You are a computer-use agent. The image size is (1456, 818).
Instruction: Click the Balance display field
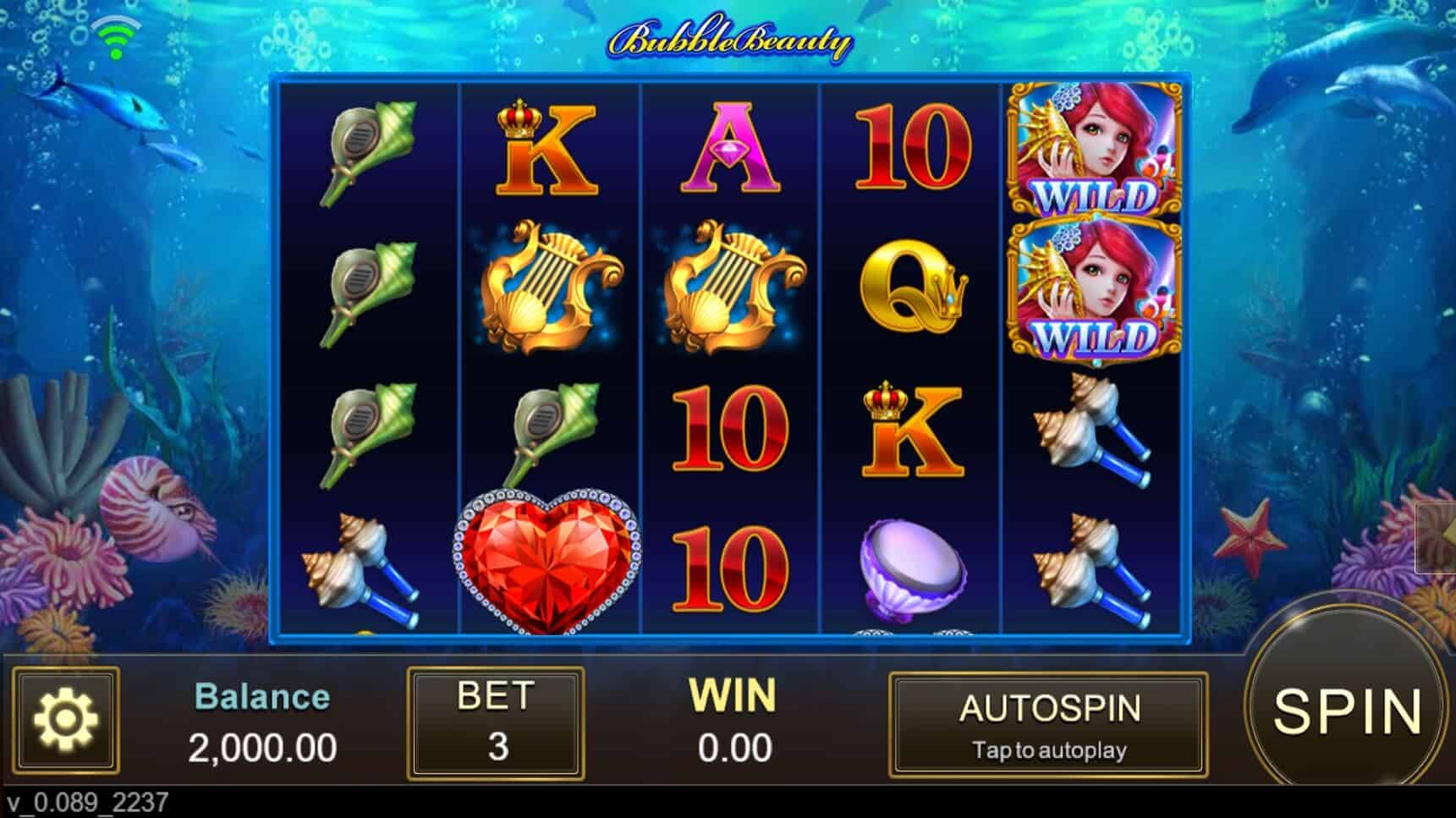pos(262,723)
